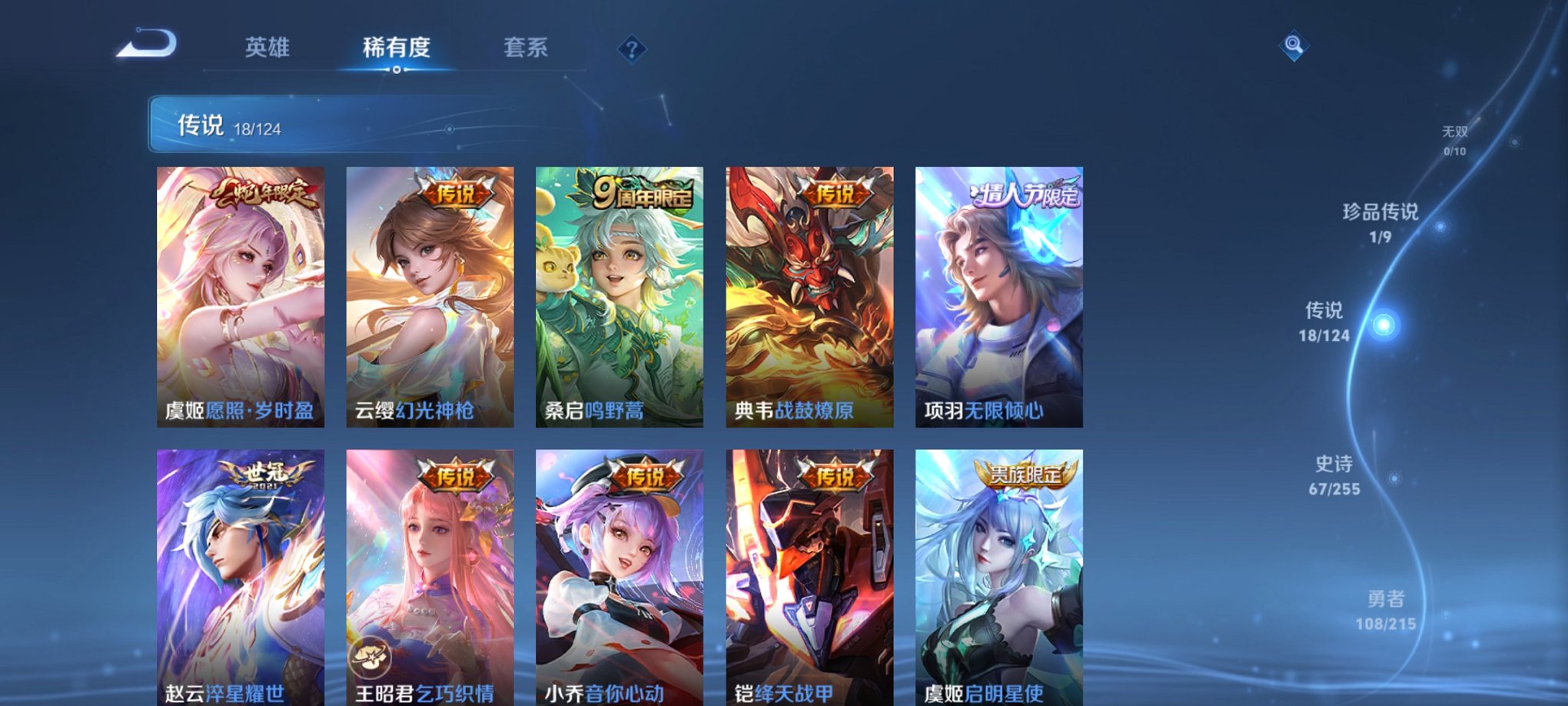Select the 稀有度 tab
Screen dimensions: 1568x706
(397, 48)
